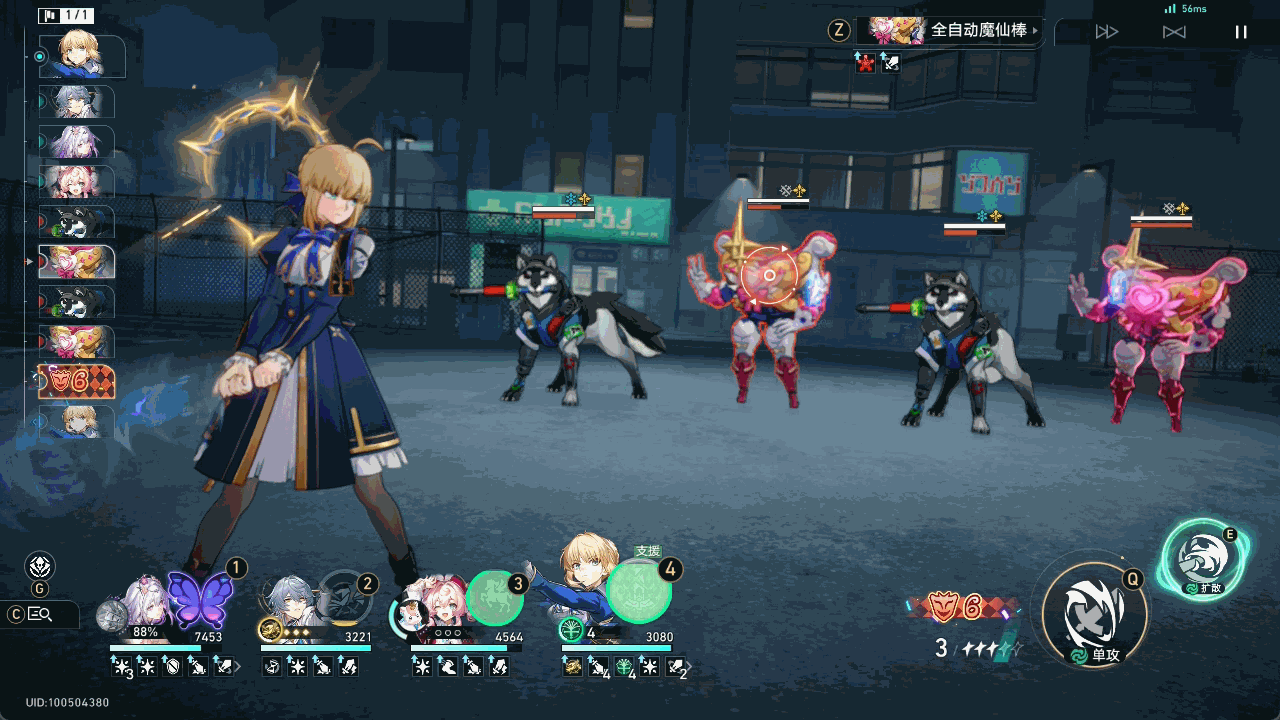Expand the chevron after character 1's buff row
Viewport: 1280px width, 720px height.
[x=239, y=667]
